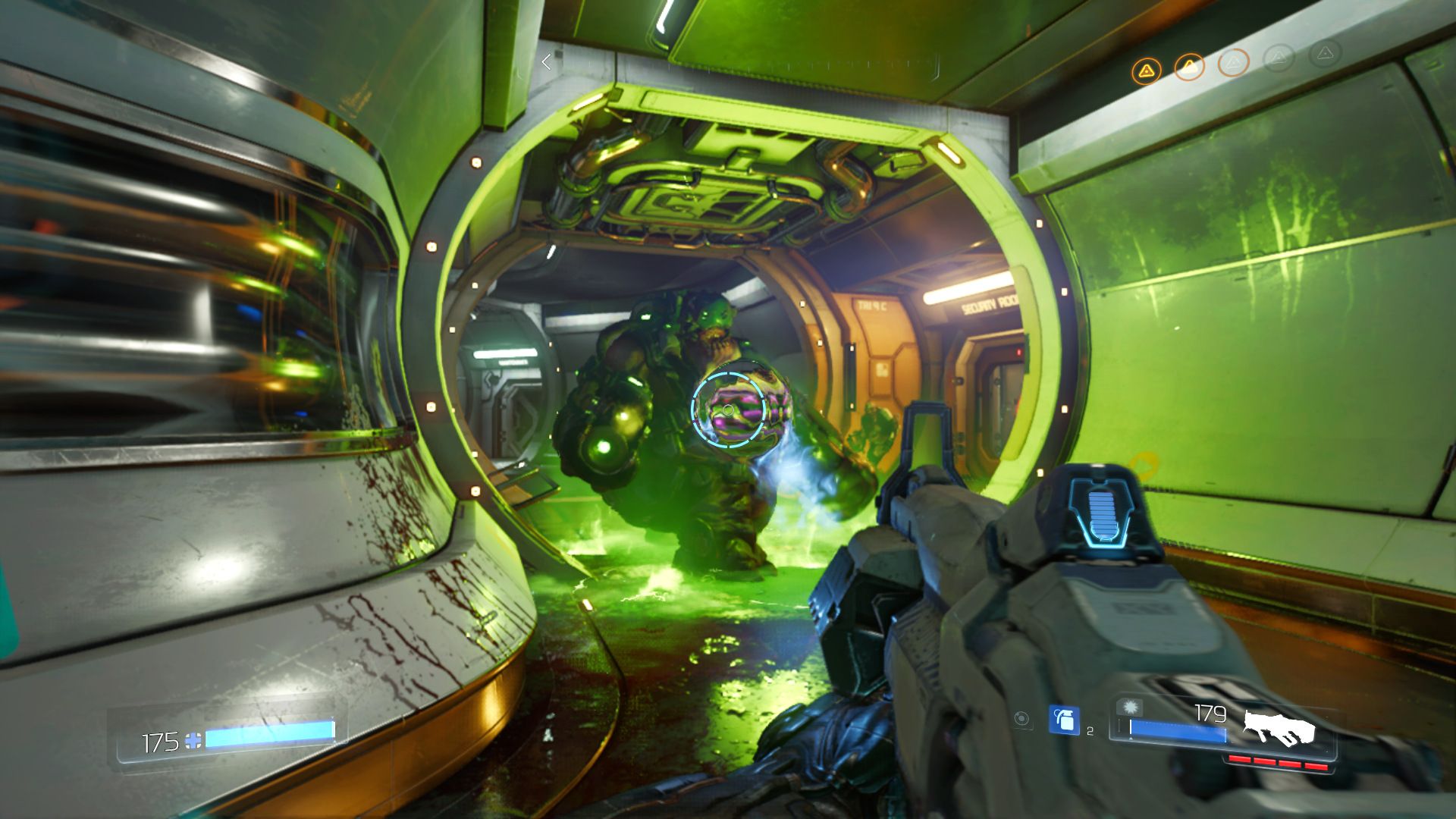1456x819 pixels.
Task: Click the hologram burst icon above the ammo bar
Action: coord(1130,706)
